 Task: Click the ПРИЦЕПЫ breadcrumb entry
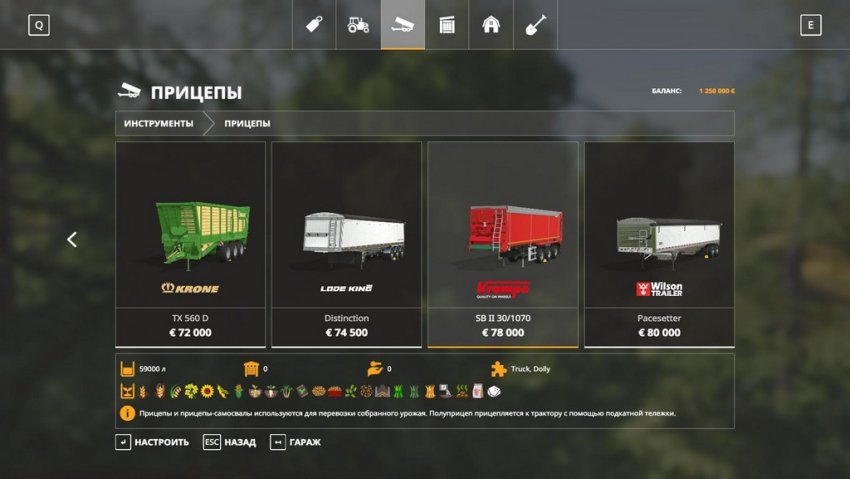pyautogui.click(x=247, y=124)
